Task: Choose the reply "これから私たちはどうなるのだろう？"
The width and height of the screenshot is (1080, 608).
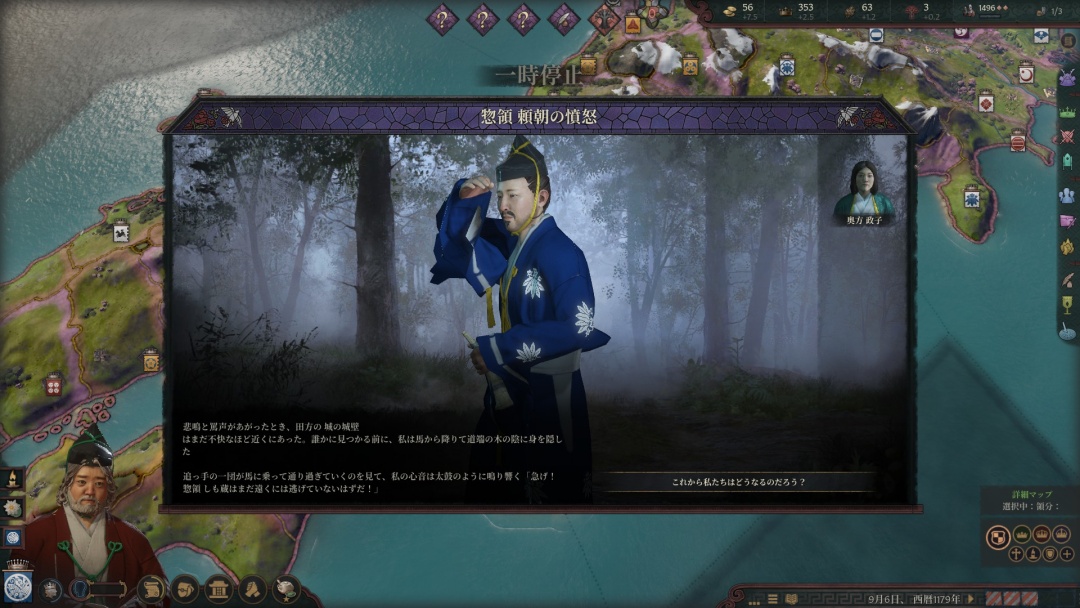Action: (x=738, y=482)
